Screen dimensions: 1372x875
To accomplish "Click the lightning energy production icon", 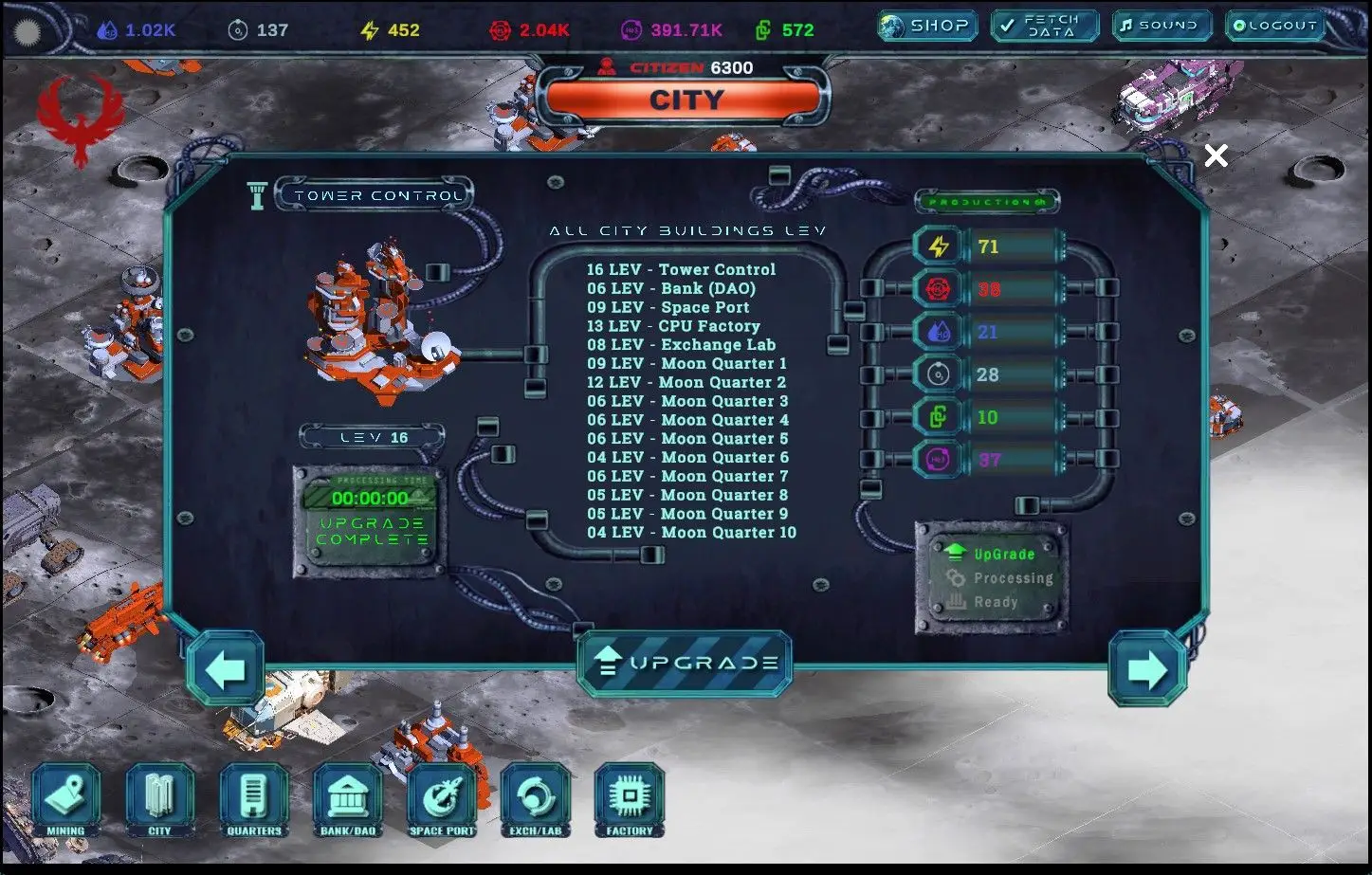I will [938, 246].
